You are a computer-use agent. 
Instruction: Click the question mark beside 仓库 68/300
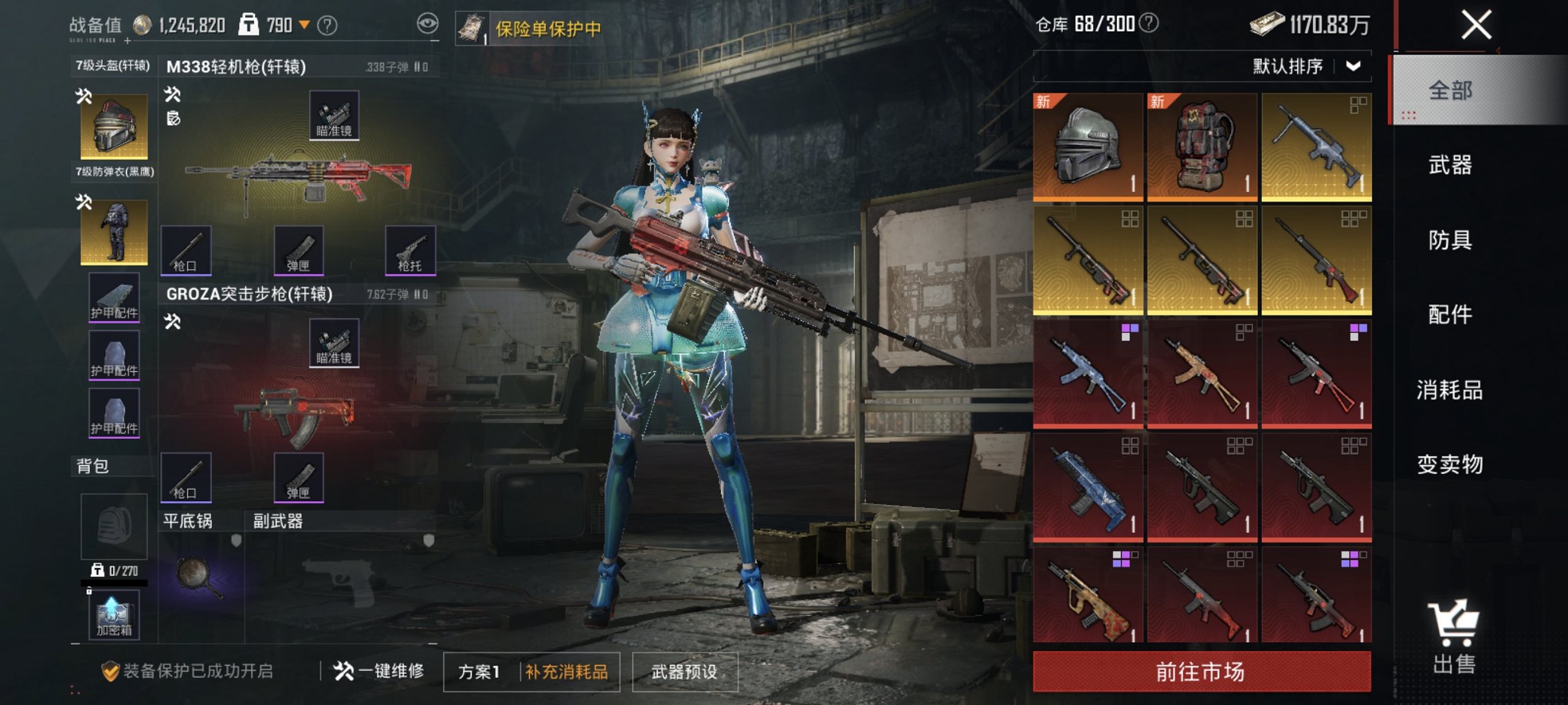(1147, 25)
